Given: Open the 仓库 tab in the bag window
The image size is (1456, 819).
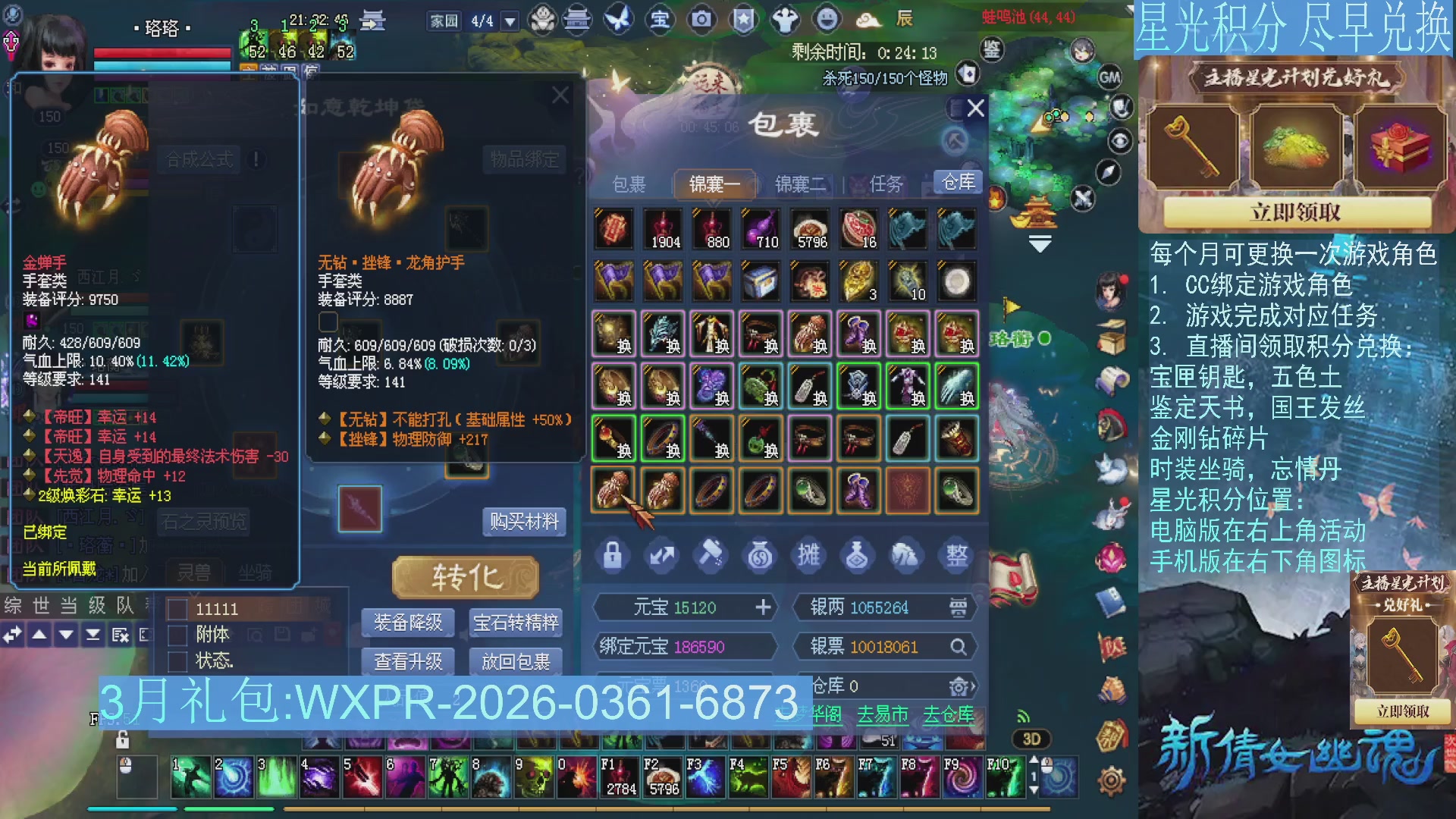Looking at the screenshot, I should pos(957,181).
